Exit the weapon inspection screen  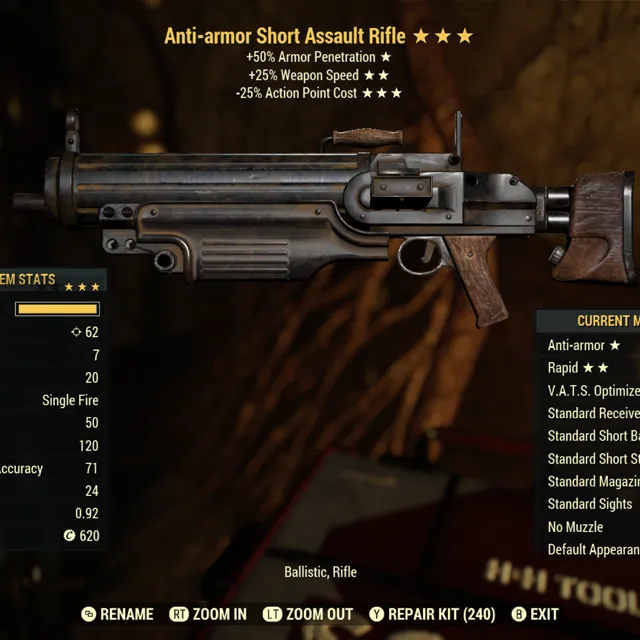pyautogui.click(x=535, y=614)
